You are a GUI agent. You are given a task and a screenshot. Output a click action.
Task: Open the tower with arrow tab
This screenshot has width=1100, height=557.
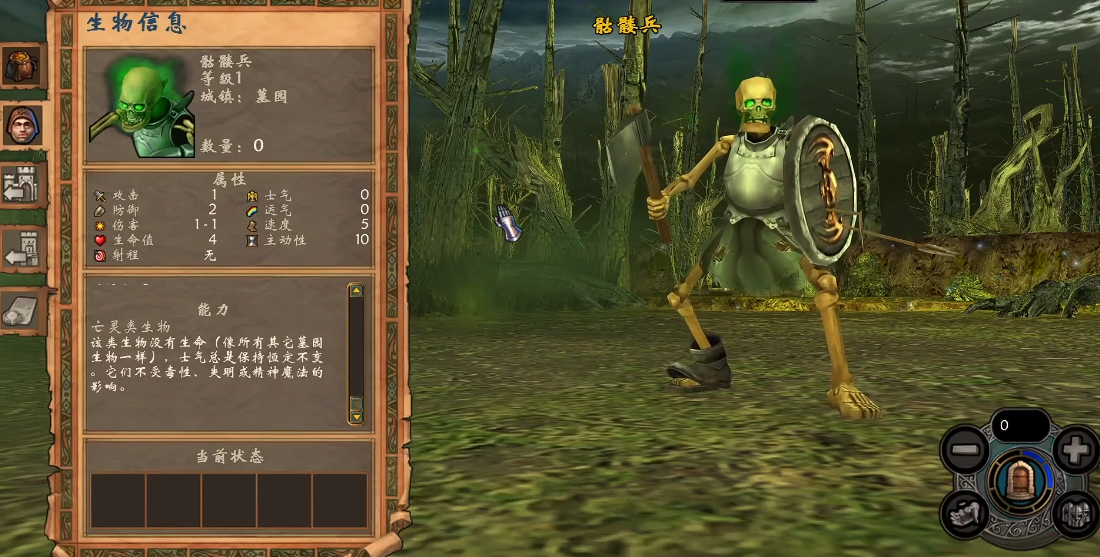tap(21, 249)
